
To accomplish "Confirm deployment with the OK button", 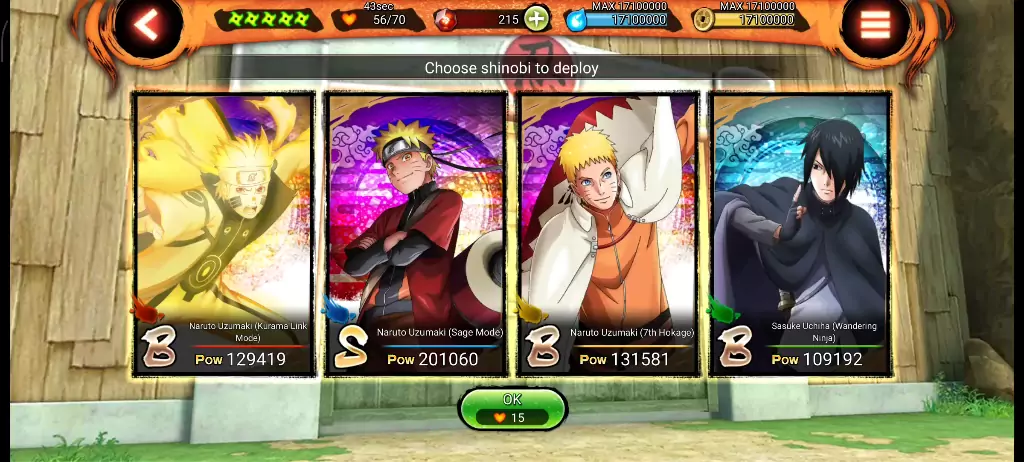I will pyautogui.click(x=512, y=408).
